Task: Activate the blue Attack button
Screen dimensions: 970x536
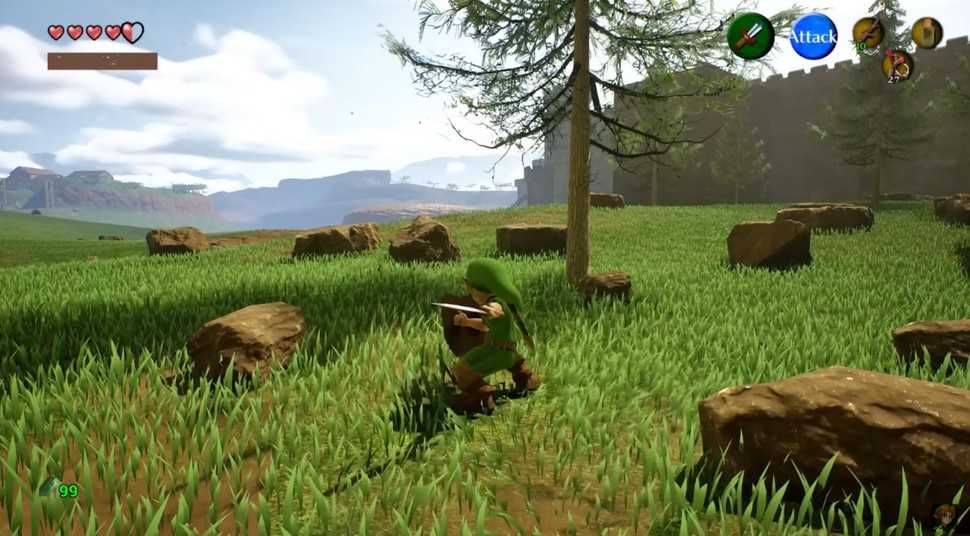Action: [813, 36]
